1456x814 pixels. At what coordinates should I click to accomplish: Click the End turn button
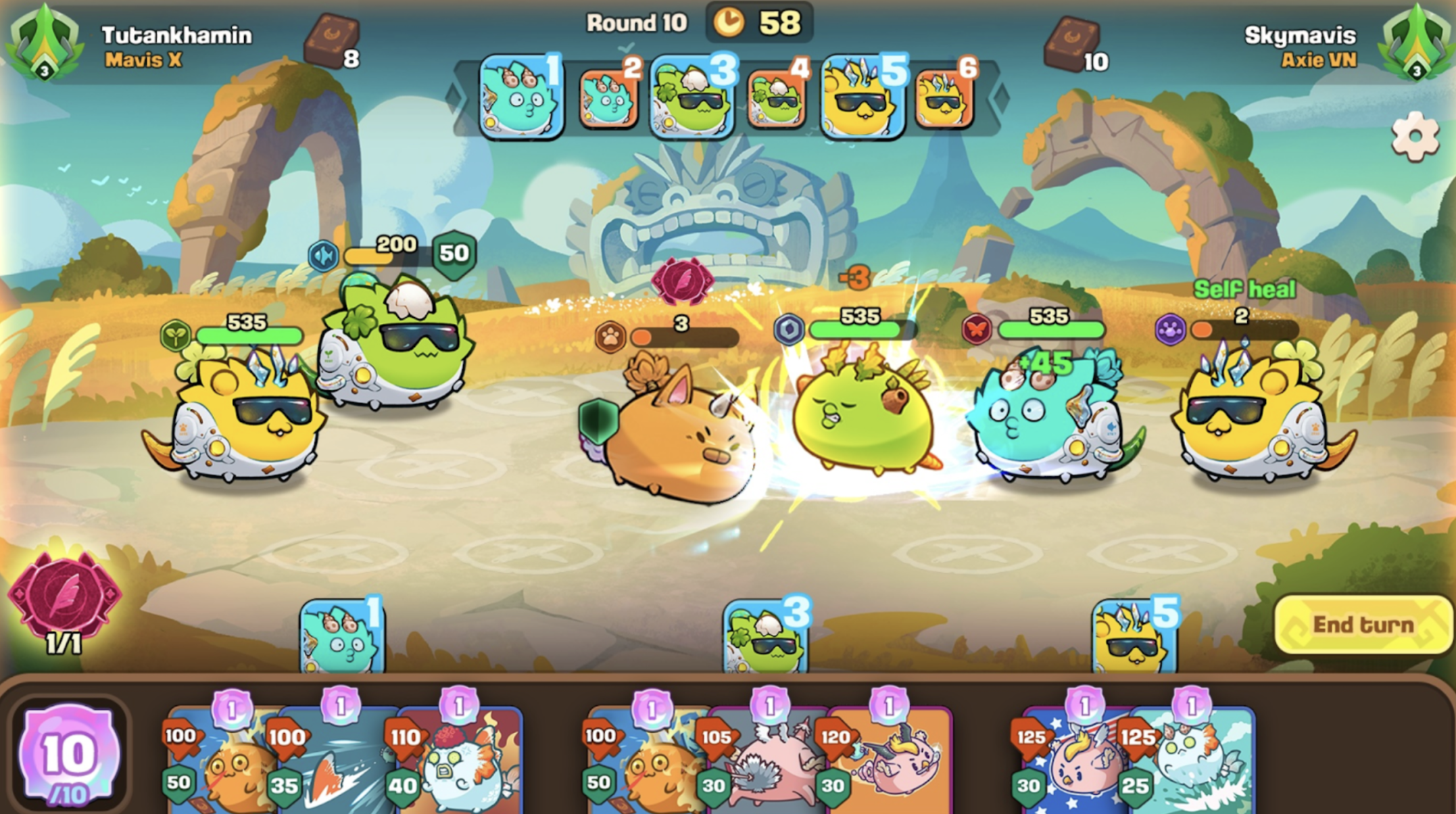pos(1362,625)
